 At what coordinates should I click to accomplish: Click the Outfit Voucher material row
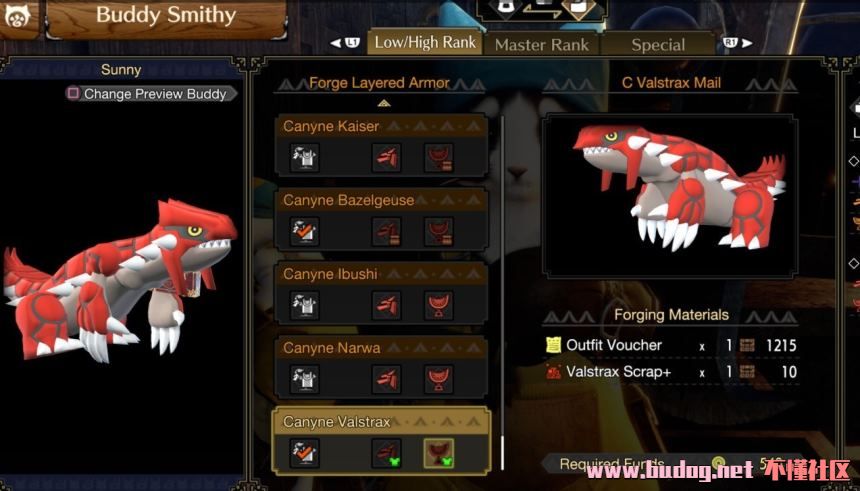coord(671,345)
